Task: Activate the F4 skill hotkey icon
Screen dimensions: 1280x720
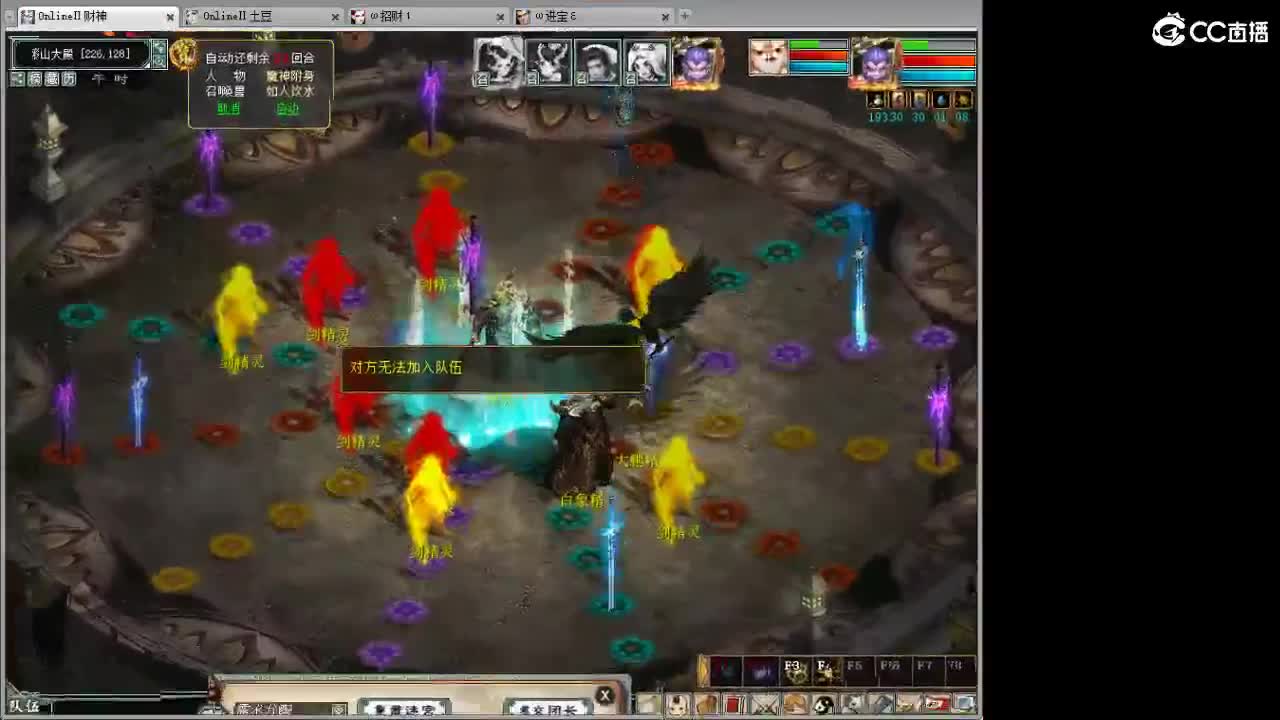Action: 826,672
